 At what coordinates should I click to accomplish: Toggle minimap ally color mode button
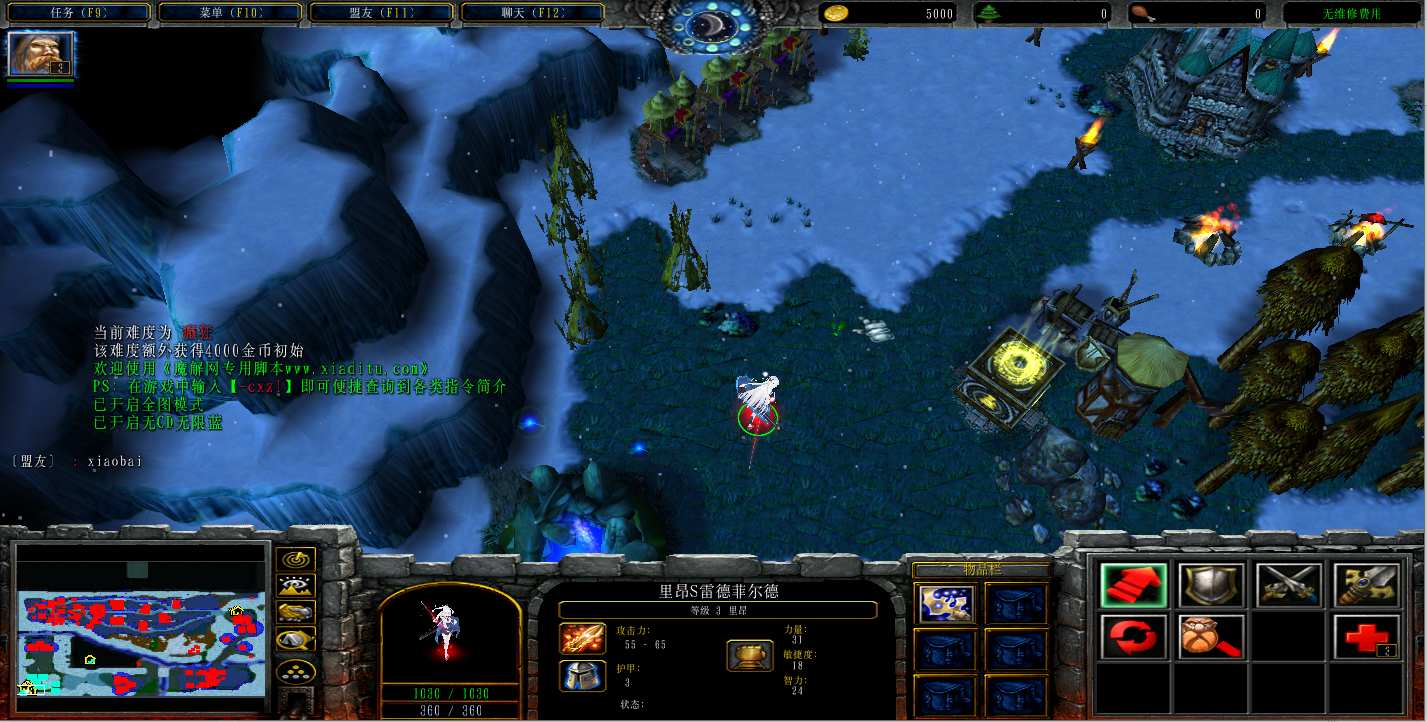point(296,612)
